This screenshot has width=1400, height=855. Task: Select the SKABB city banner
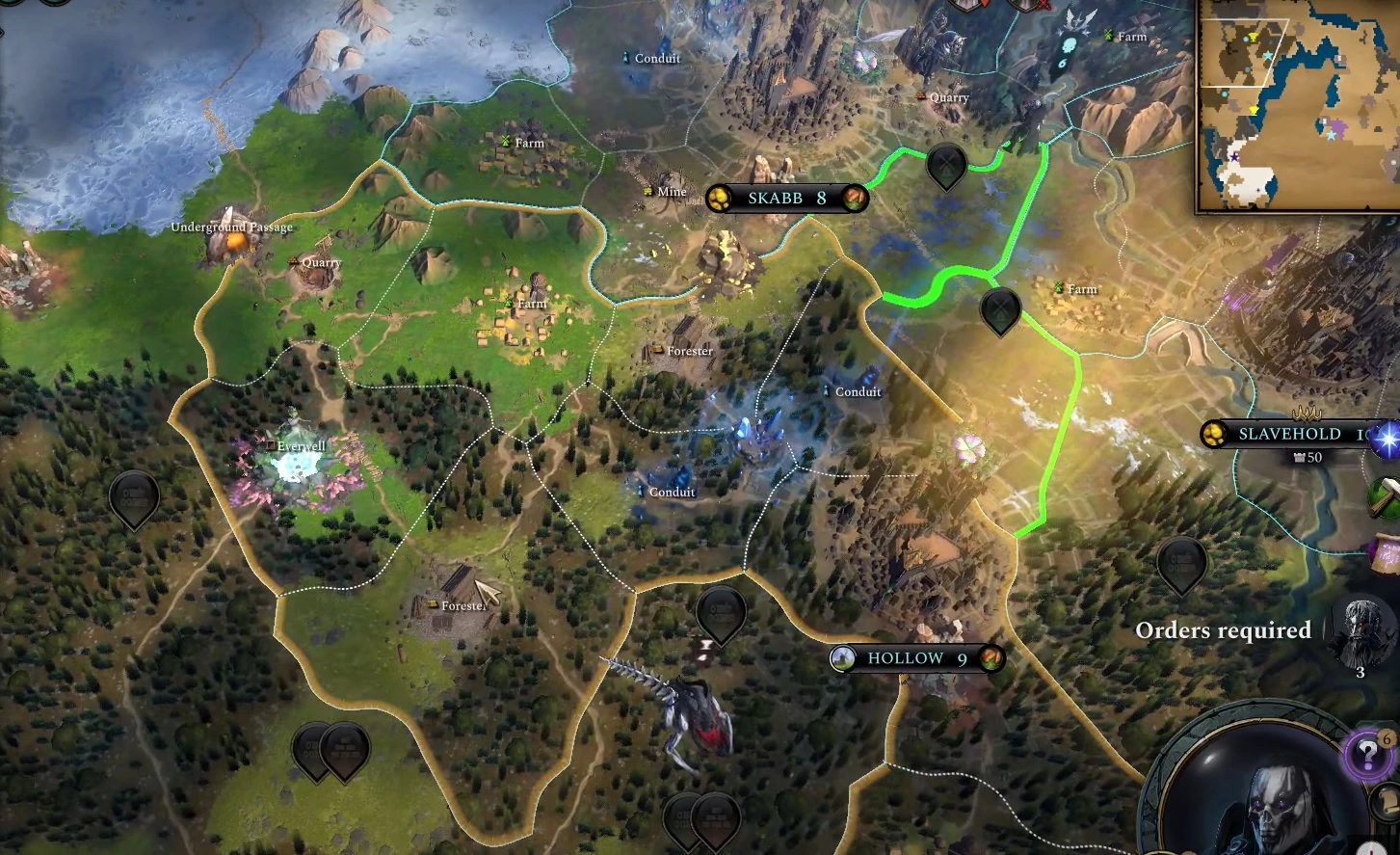coord(786,199)
